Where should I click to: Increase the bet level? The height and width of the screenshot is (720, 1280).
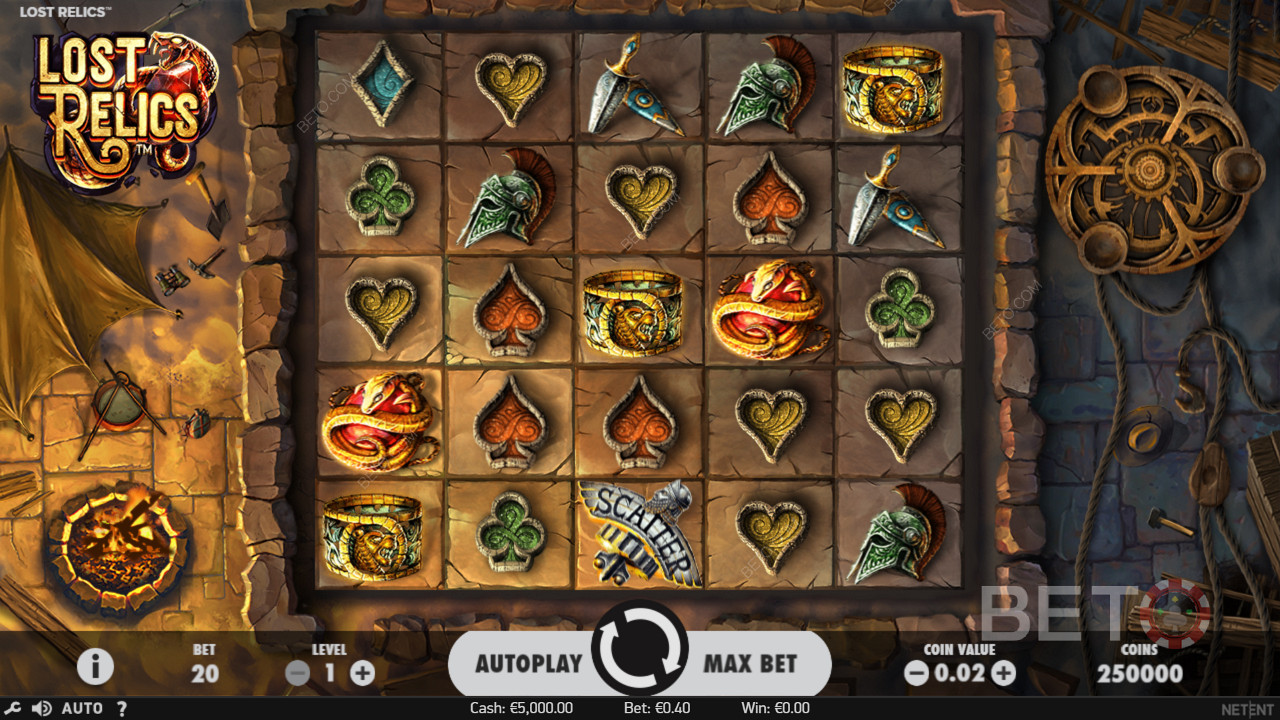[x=363, y=673]
